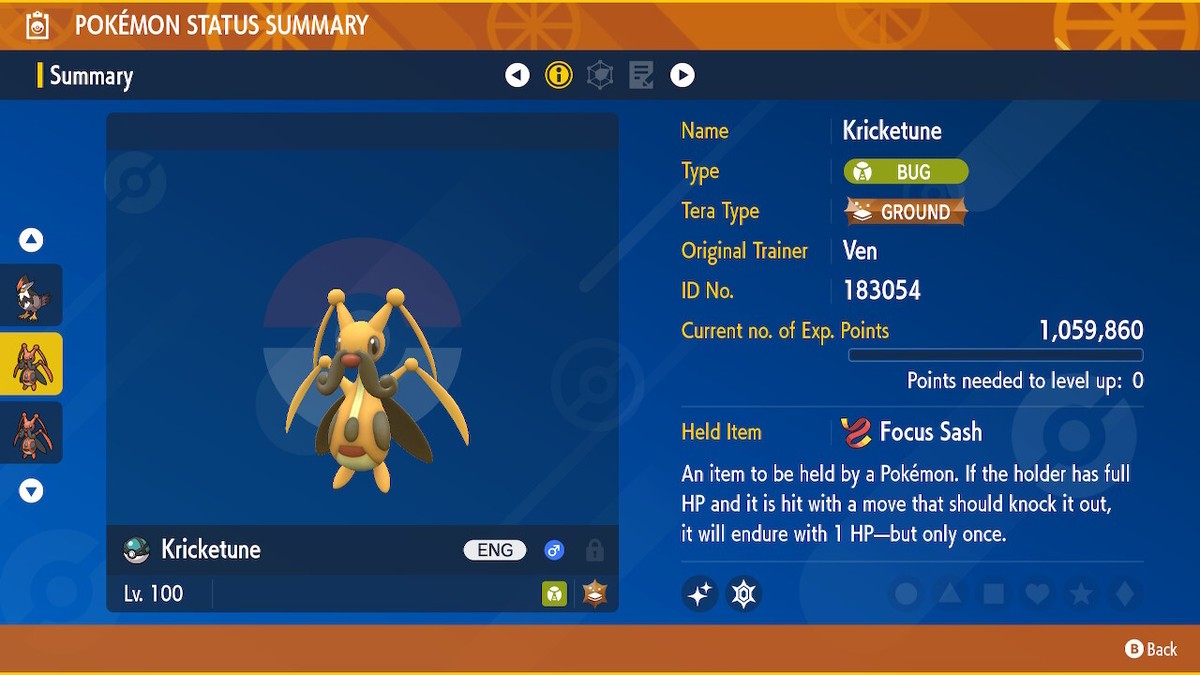Image resolution: width=1200 pixels, height=675 pixels.
Task: Show the next party Pokémon down arrow
Action: 31,490
